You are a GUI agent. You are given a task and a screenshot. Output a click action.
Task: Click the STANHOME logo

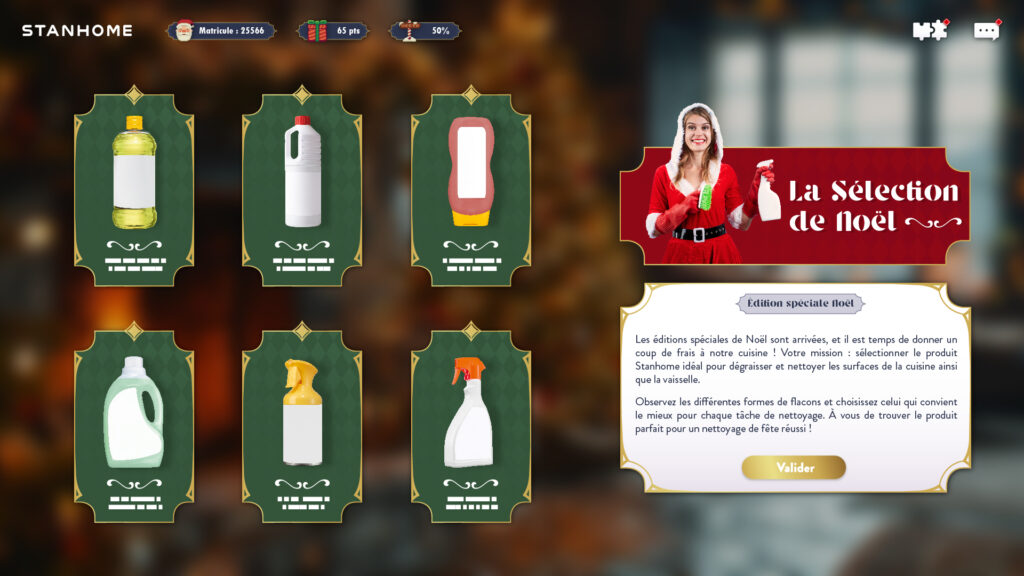coord(77,31)
